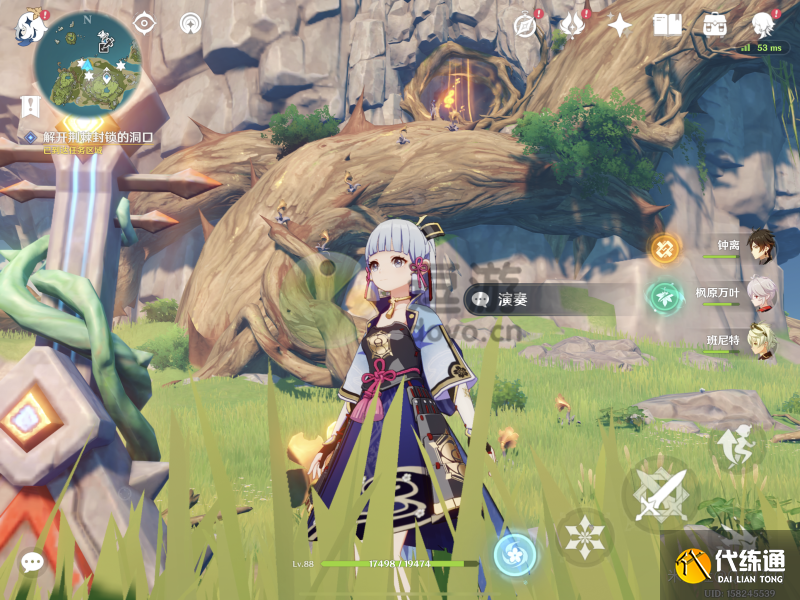Open the inventory backpack
Screen dimensions: 800x600
coord(715,25)
